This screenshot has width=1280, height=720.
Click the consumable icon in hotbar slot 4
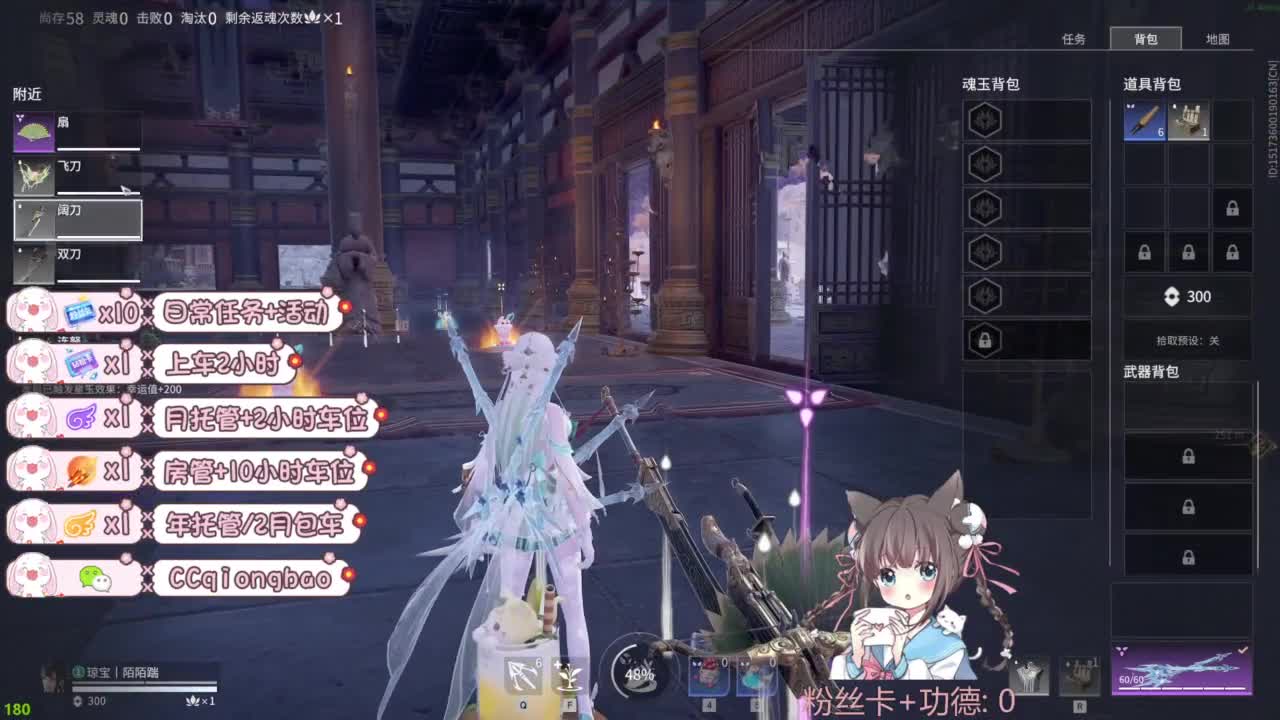[708, 675]
